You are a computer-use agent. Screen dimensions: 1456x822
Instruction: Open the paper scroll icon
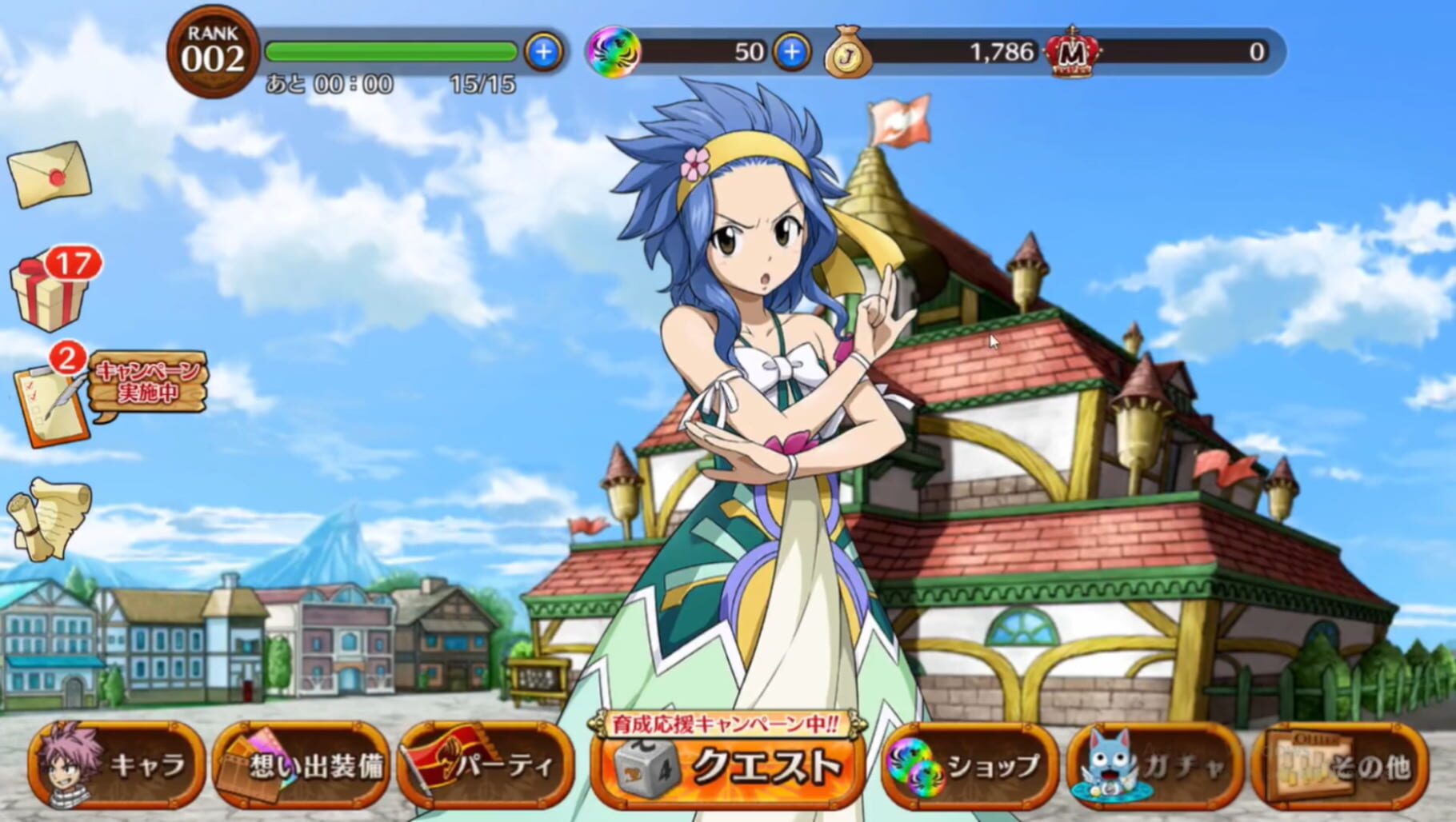click(x=50, y=517)
